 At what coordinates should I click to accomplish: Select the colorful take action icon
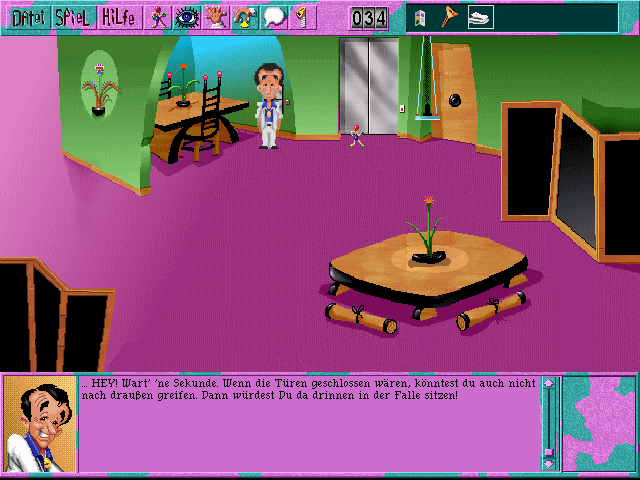[245, 17]
